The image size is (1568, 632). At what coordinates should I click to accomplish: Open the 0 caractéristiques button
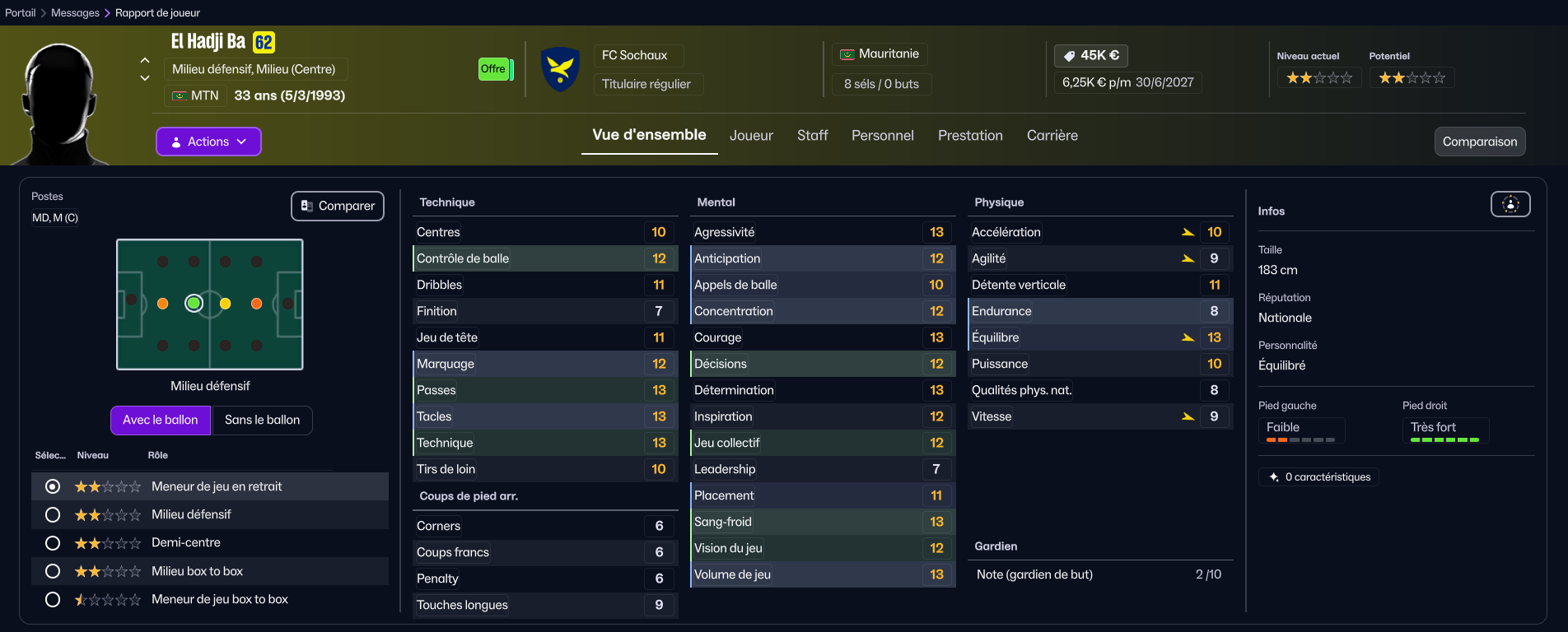(x=1319, y=477)
